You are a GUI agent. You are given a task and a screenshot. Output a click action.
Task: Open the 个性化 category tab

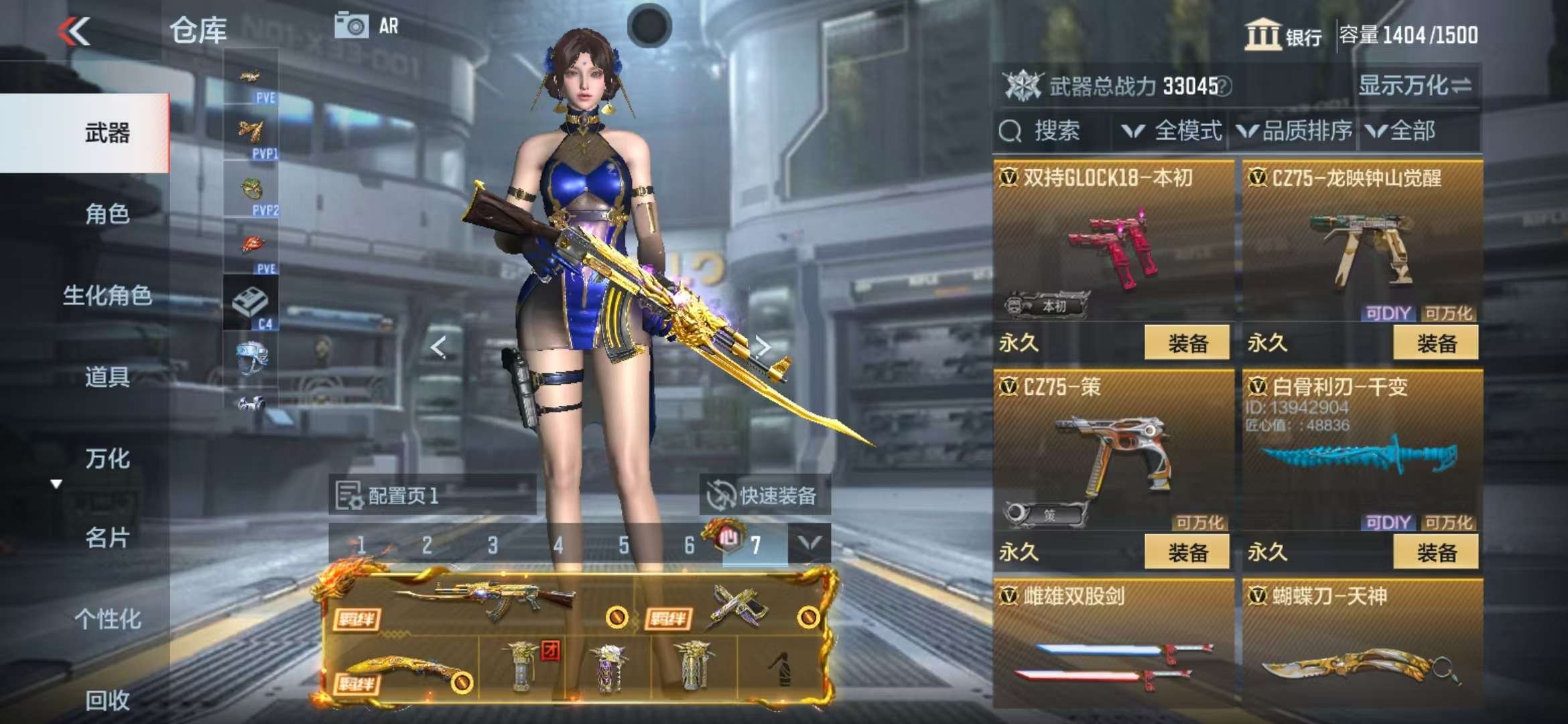(107, 619)
